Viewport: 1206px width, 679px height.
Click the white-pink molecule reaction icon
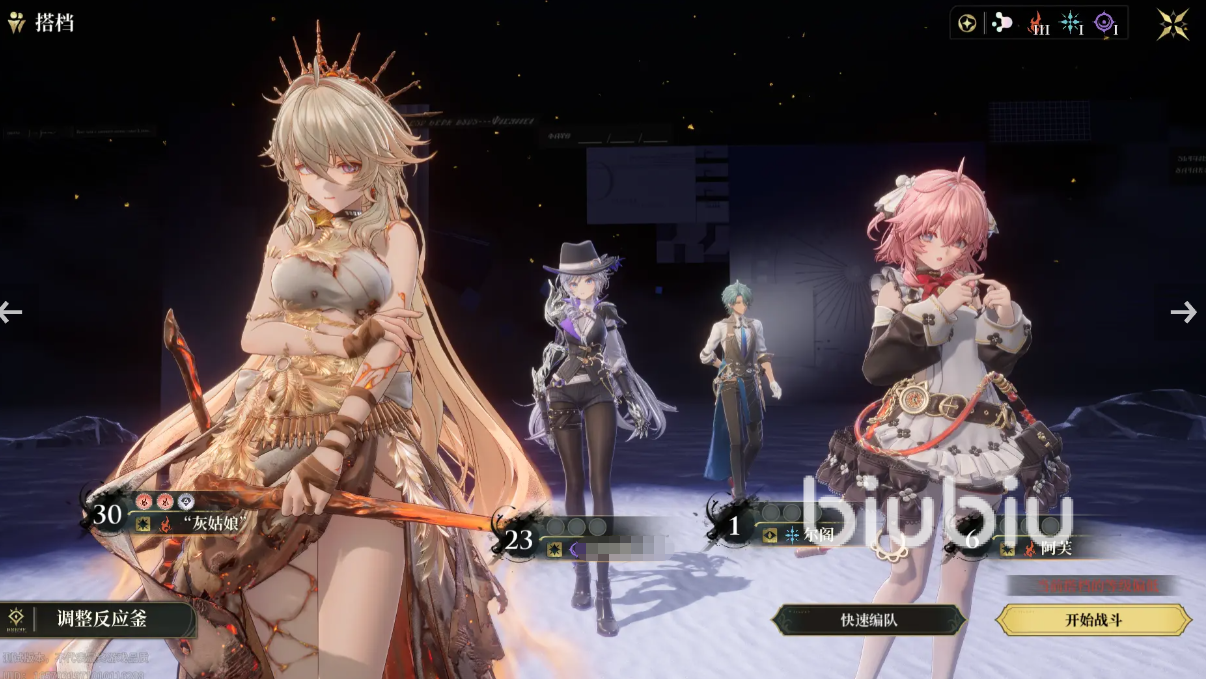[1001, 24]
